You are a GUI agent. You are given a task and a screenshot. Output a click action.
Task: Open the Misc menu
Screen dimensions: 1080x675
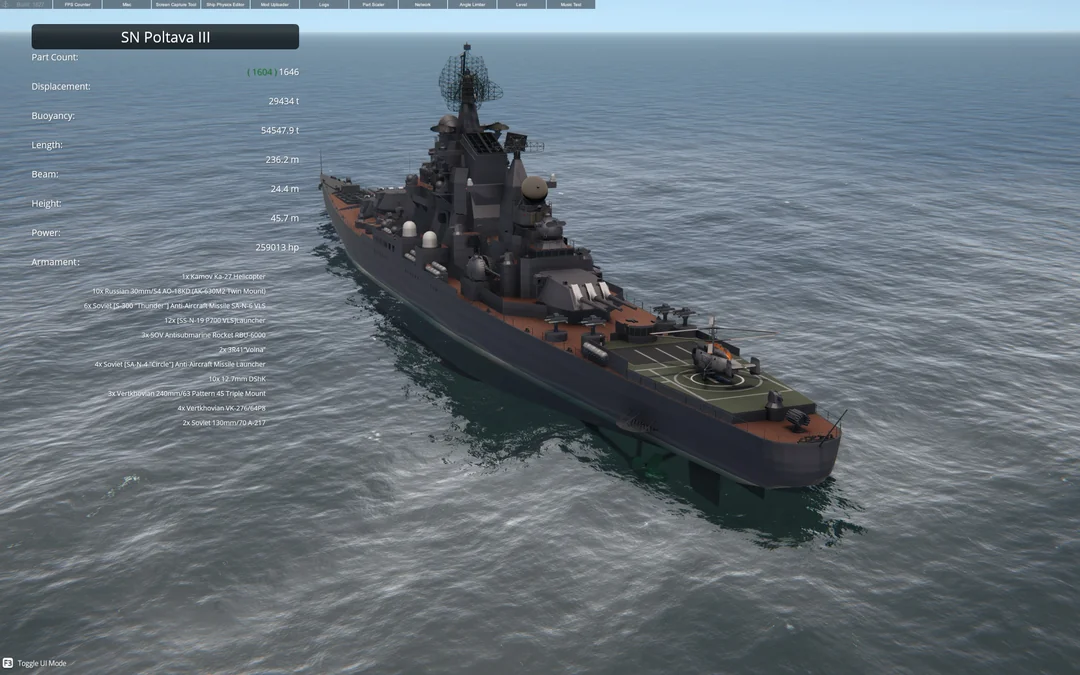point(127,5)
